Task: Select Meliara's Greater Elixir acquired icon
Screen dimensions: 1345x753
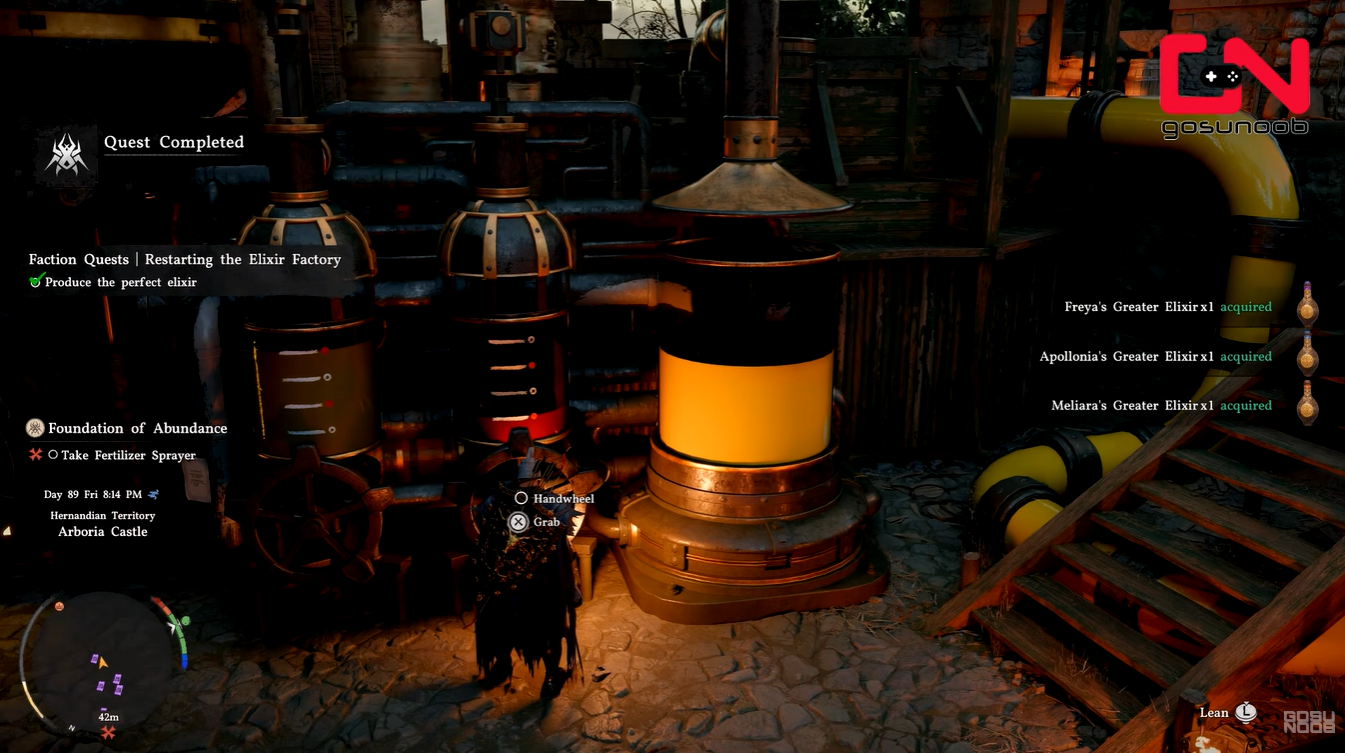Action: point(1307,405)
